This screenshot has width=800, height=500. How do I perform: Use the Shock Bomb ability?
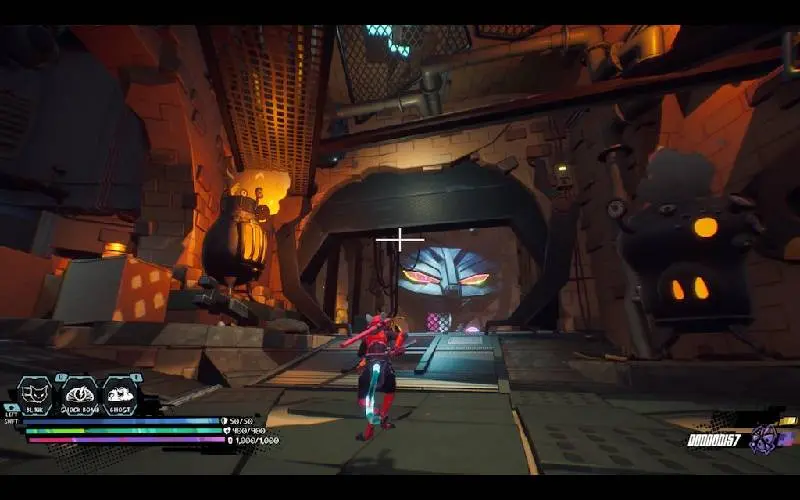pos(78,394)
